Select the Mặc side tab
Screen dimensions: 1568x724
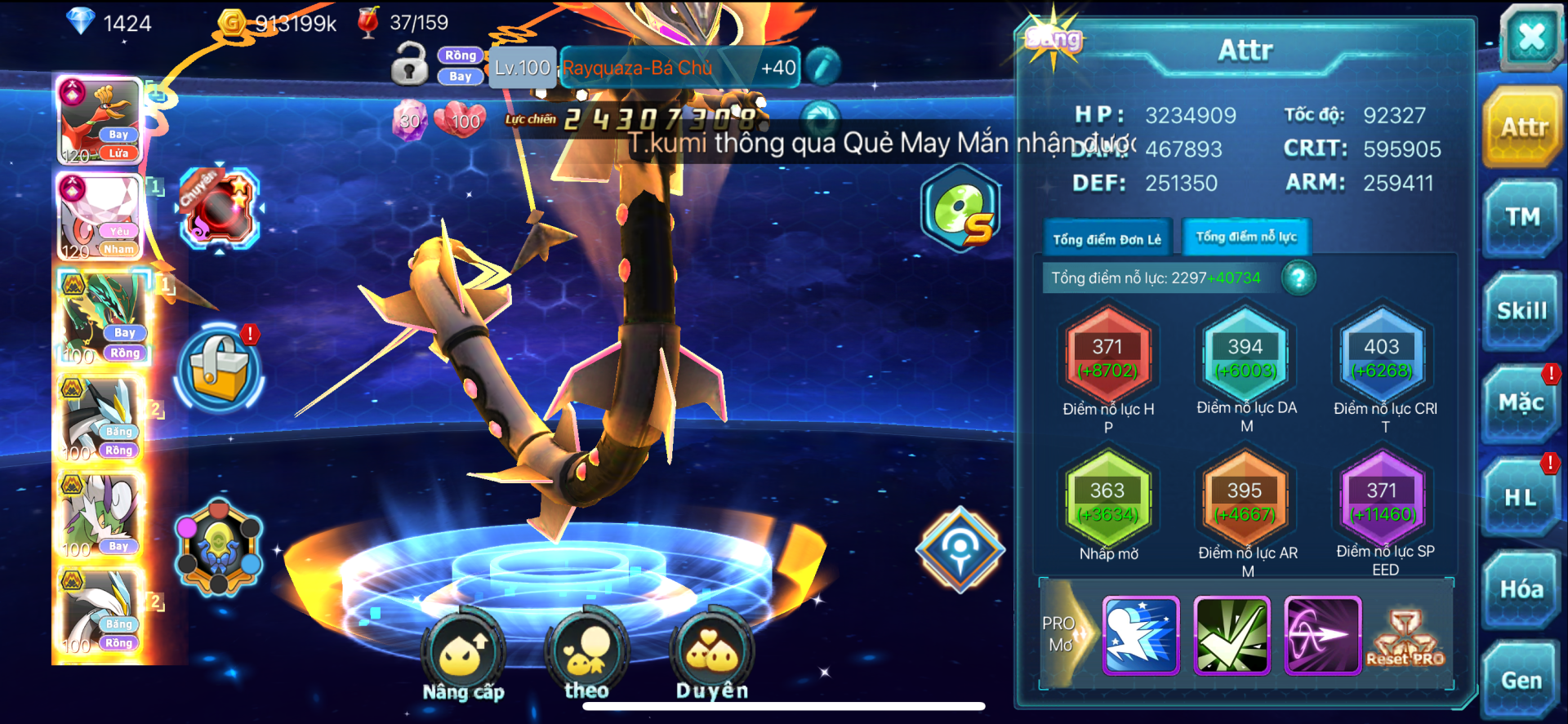click(1521, 403)
